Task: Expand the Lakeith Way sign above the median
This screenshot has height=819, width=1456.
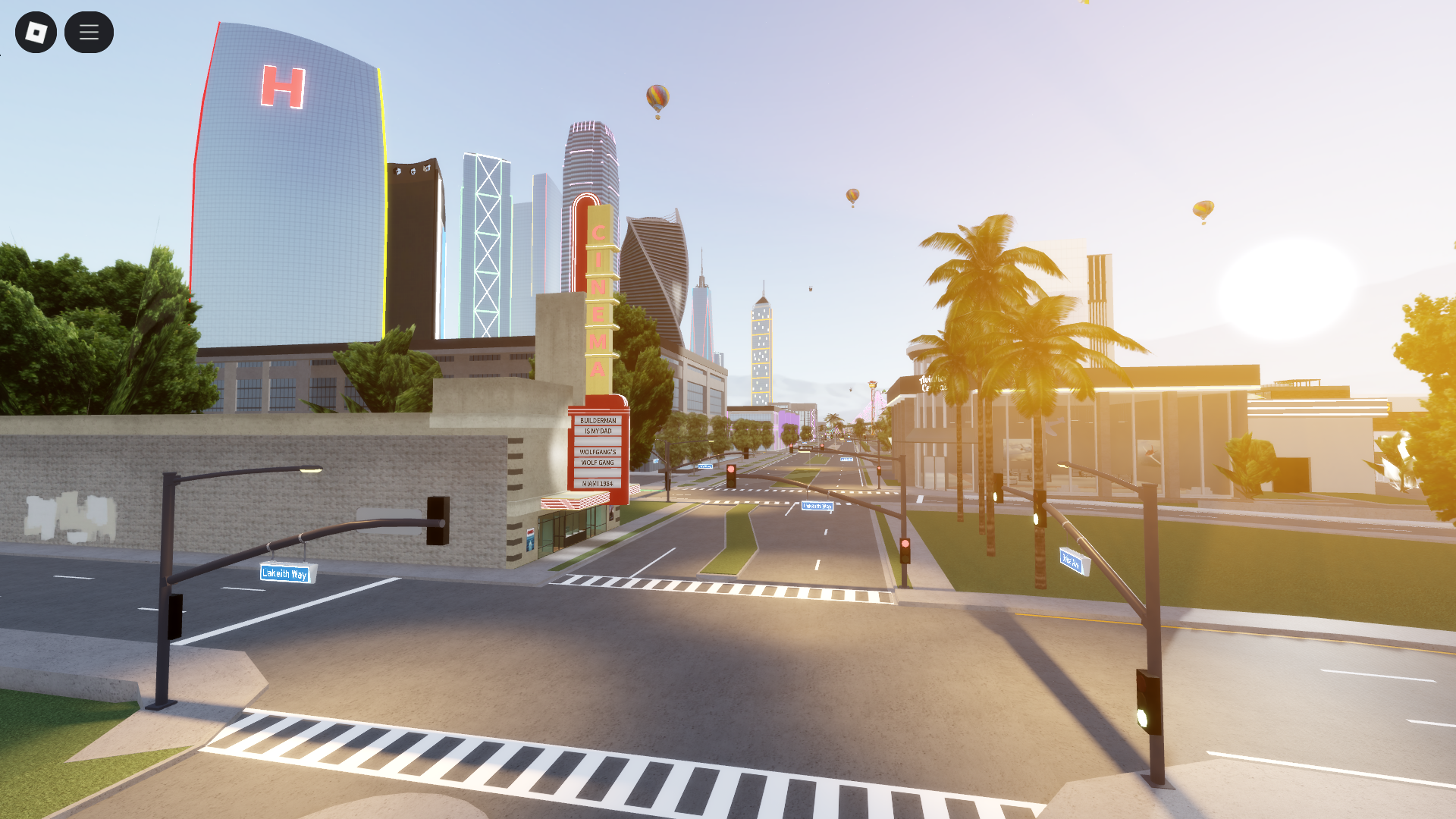Action: [817, 507]
